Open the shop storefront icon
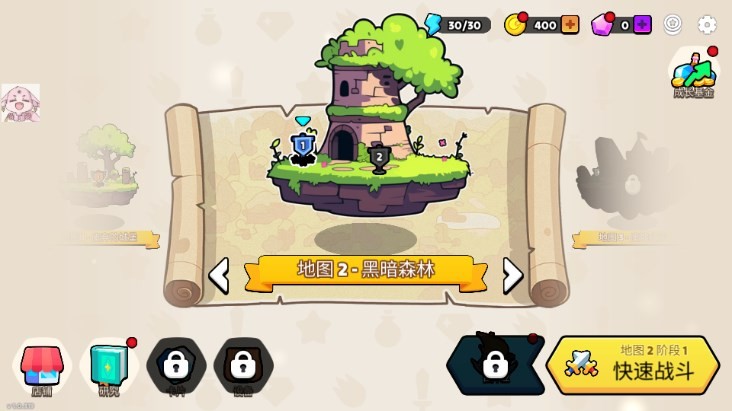732x411 pixels. [41, 364]
